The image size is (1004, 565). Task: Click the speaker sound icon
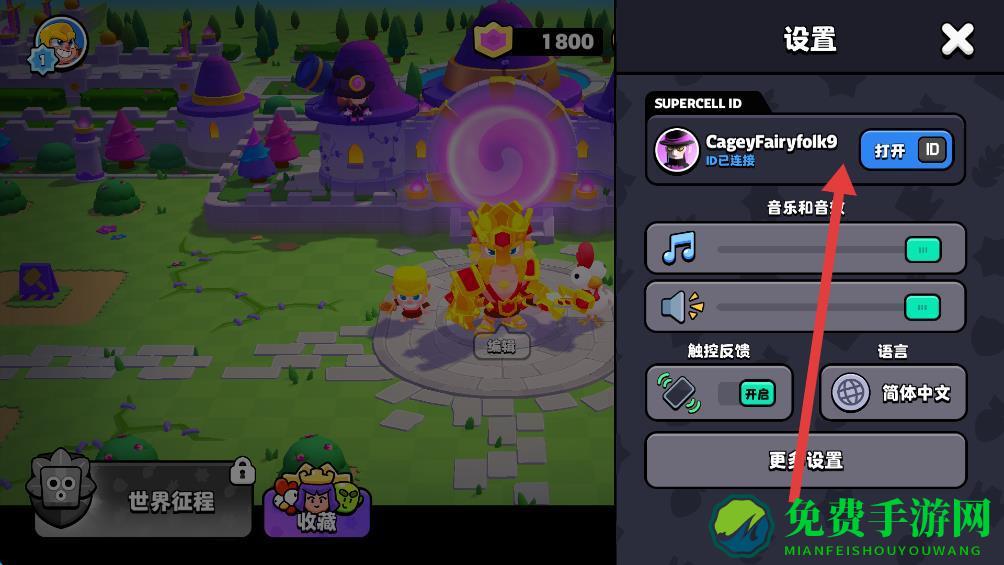[x=681, y=307]
